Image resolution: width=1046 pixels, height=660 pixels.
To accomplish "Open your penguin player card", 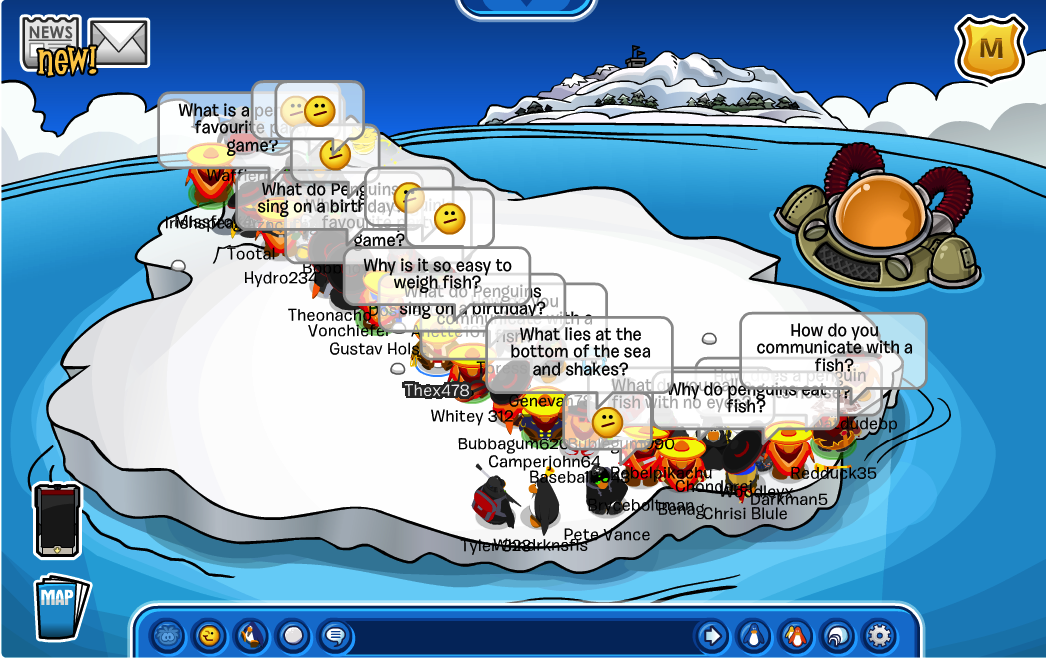I will [753, 635].
